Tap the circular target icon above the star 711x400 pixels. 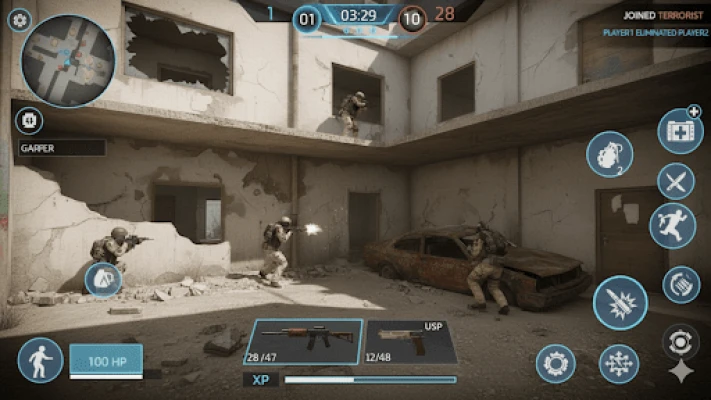point(681,341)
